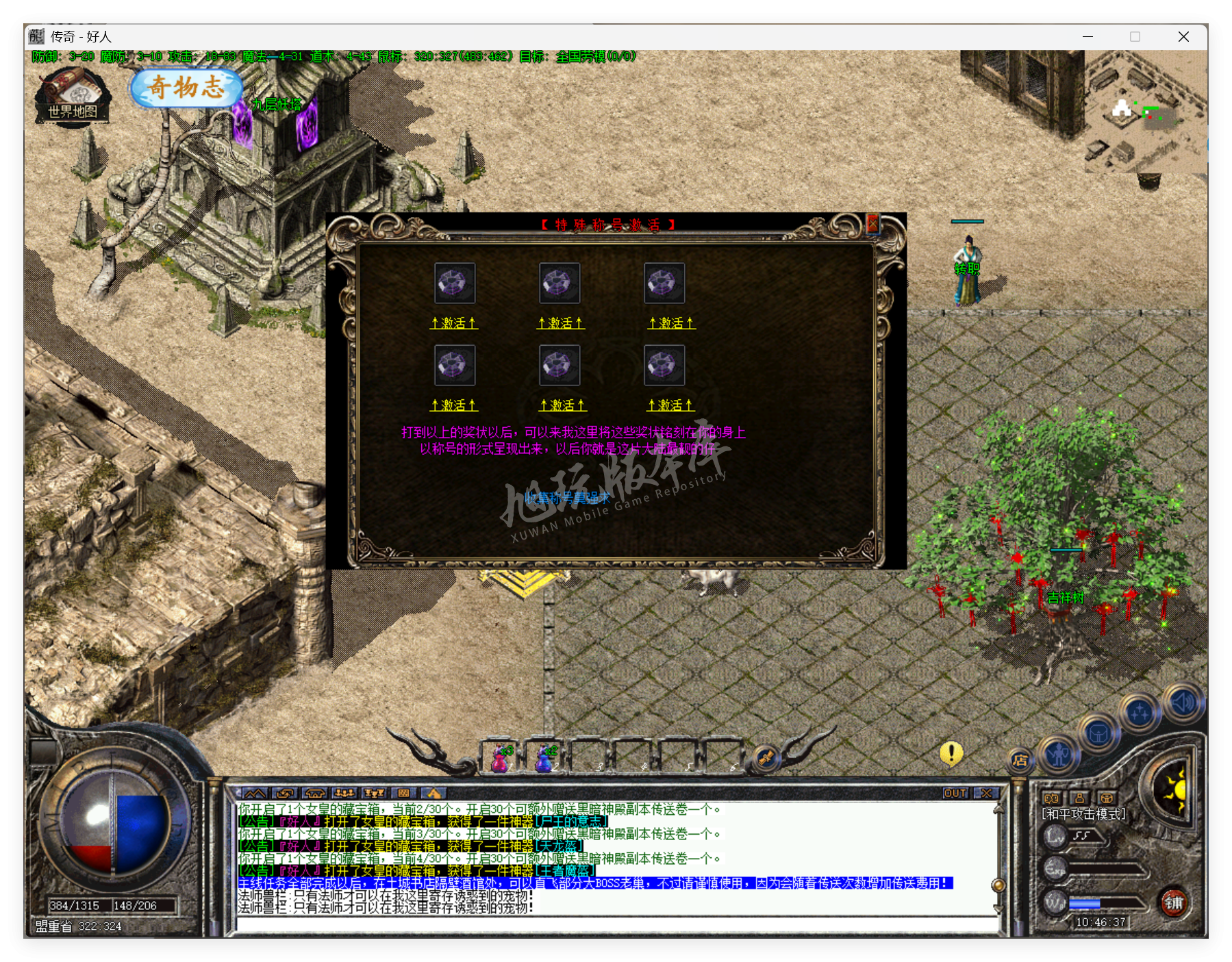Screen dimensions: 1232x962
Task: Click the mountain icon on chat toolbar
Action: (x=255, y=794)
